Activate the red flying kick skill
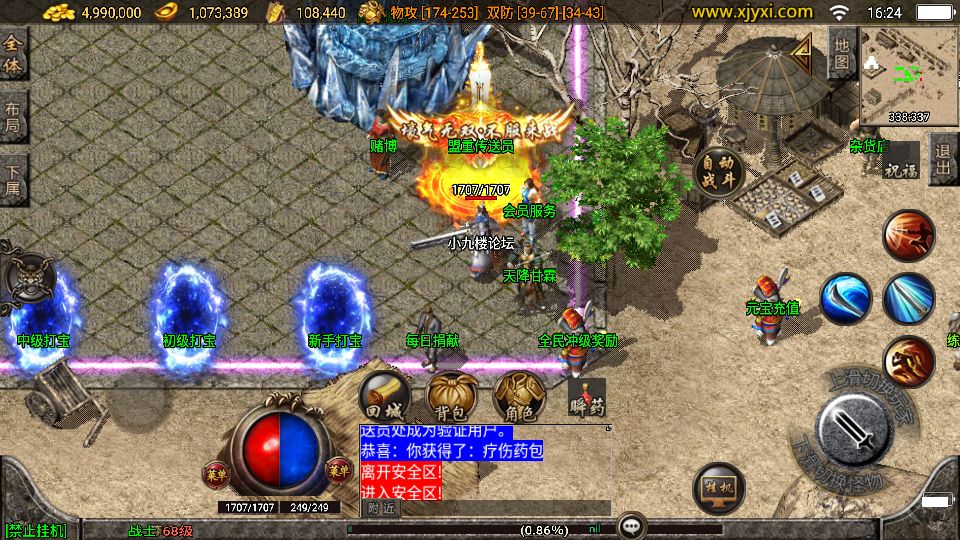The height and width of the screenshot is (540, 960). click(x=908, y=237)
